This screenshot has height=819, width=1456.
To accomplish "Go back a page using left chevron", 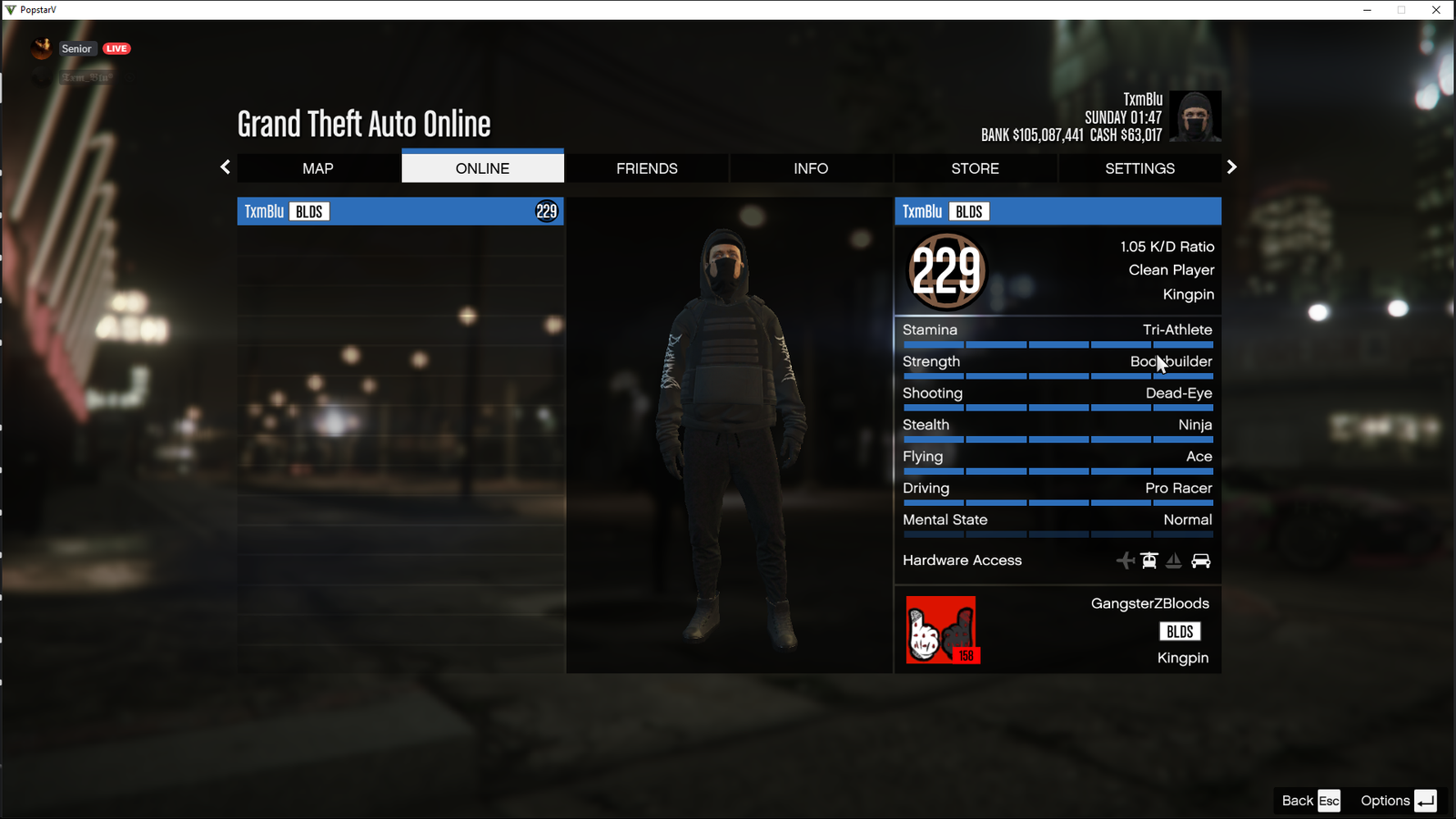I will coord(225,167).
